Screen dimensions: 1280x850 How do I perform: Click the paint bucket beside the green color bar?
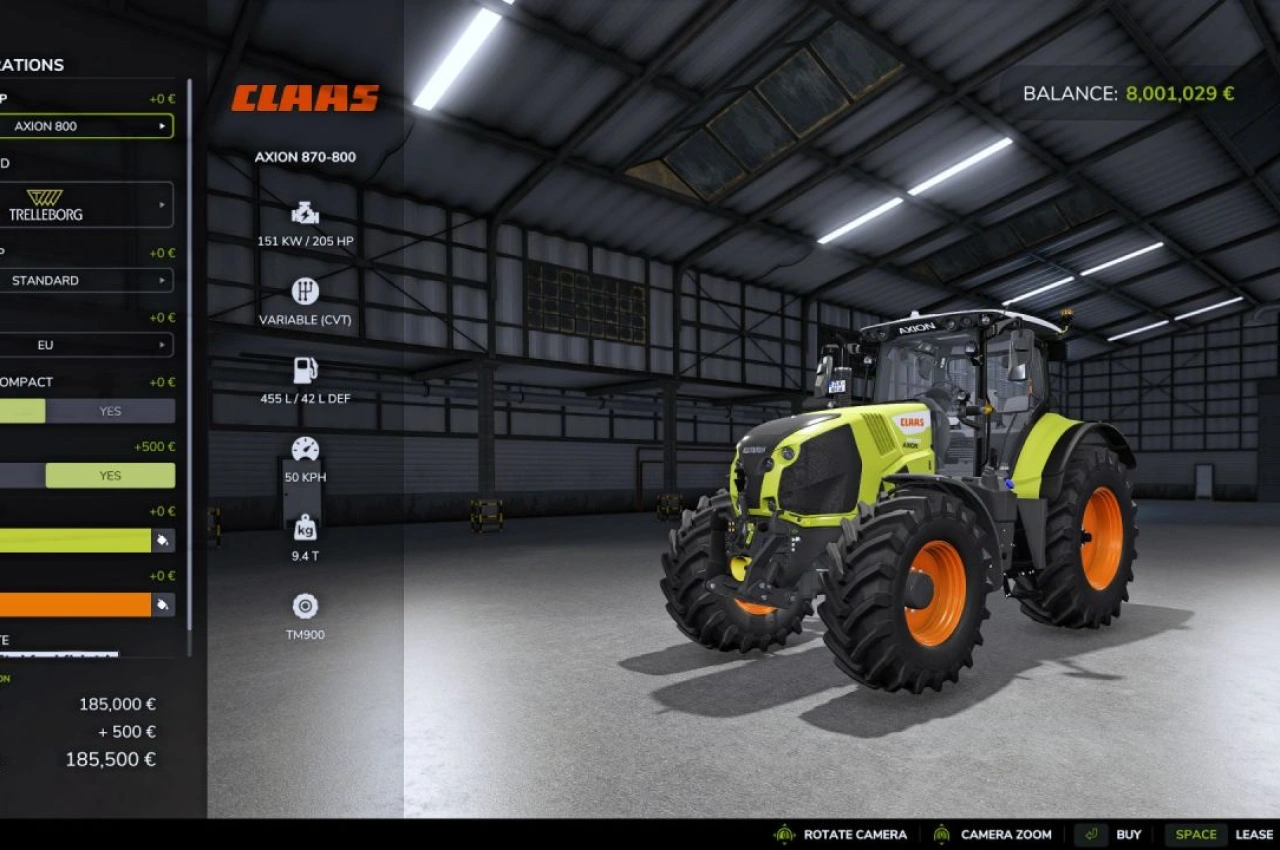[x=162, y=540]
